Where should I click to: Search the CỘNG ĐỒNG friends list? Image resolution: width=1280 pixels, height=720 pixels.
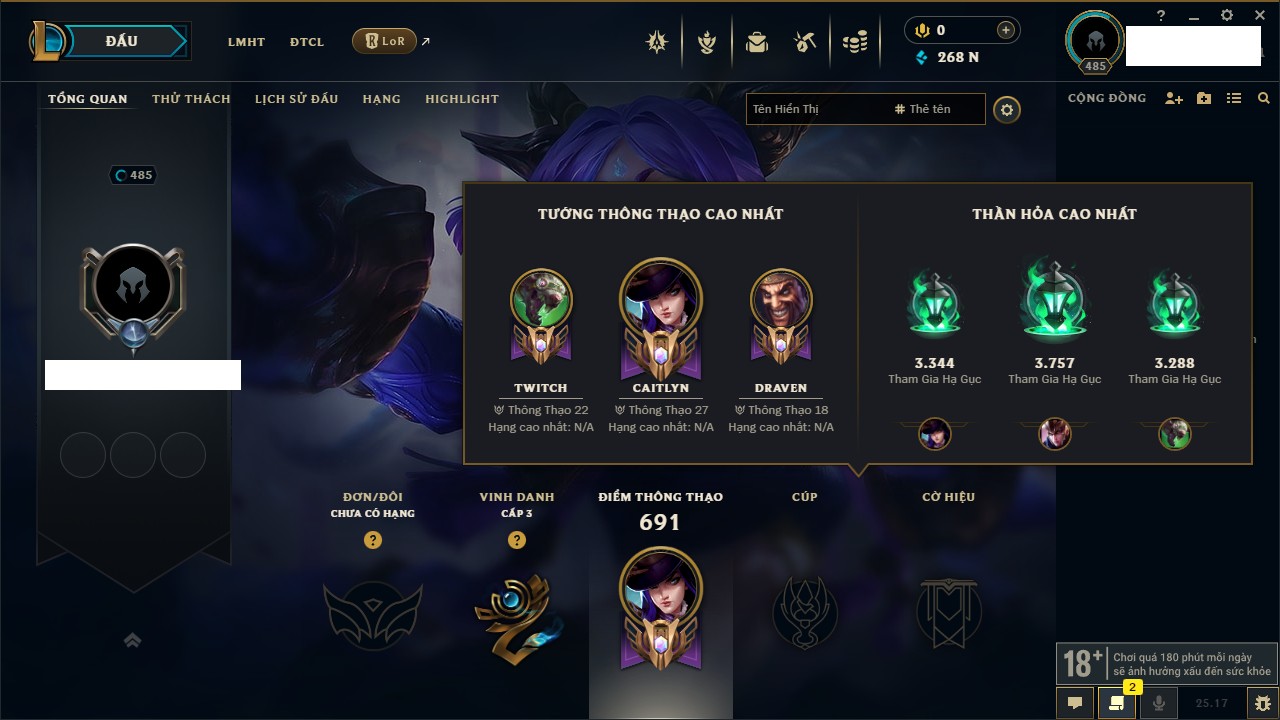coord(1264,99)
